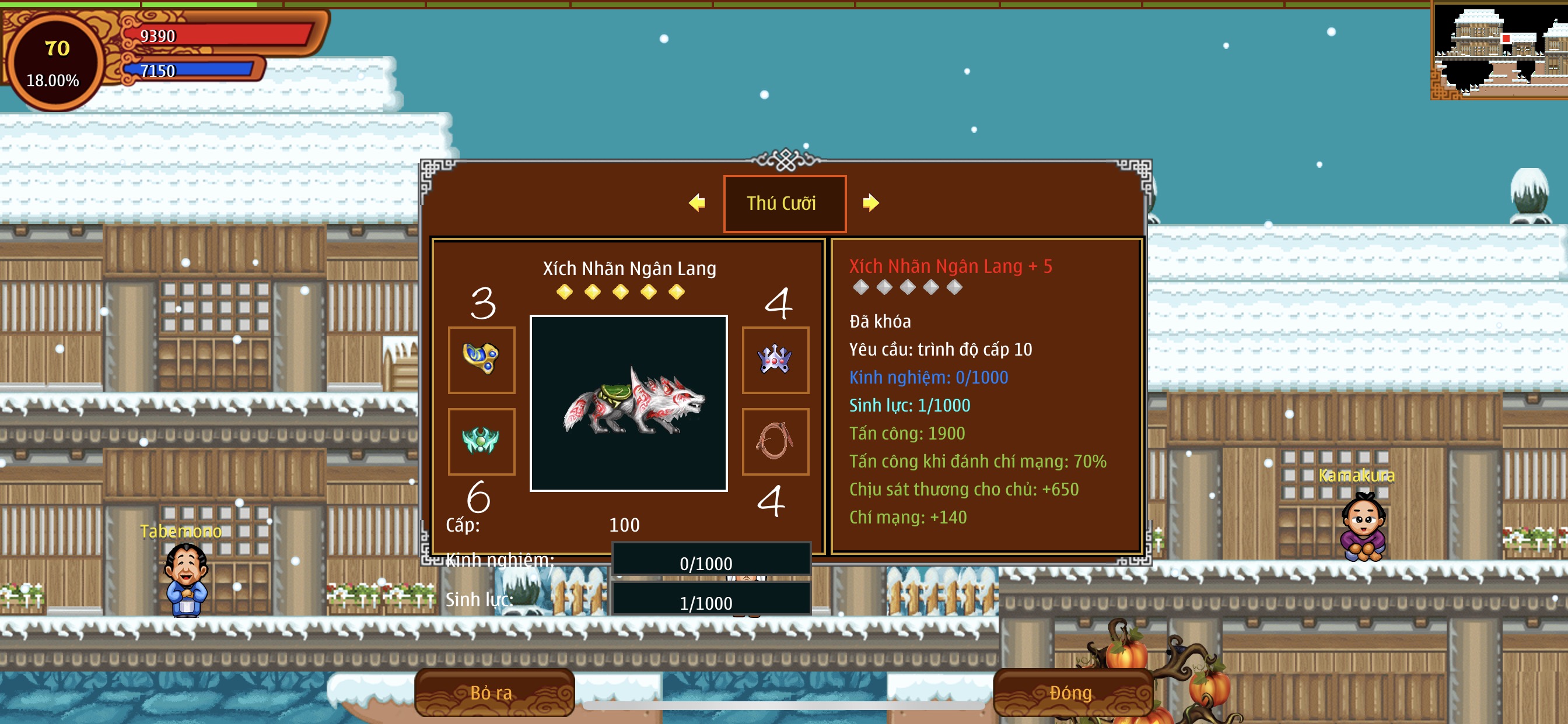Switch to next tab with right arrow
The width and height of the screenshot is (1568, 724).
(x=871, y=203)
